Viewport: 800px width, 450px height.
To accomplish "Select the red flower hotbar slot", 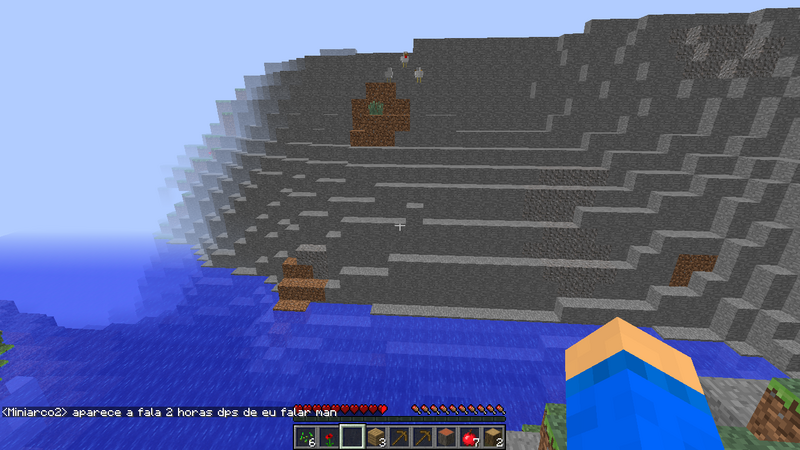I will pos(328,437).
